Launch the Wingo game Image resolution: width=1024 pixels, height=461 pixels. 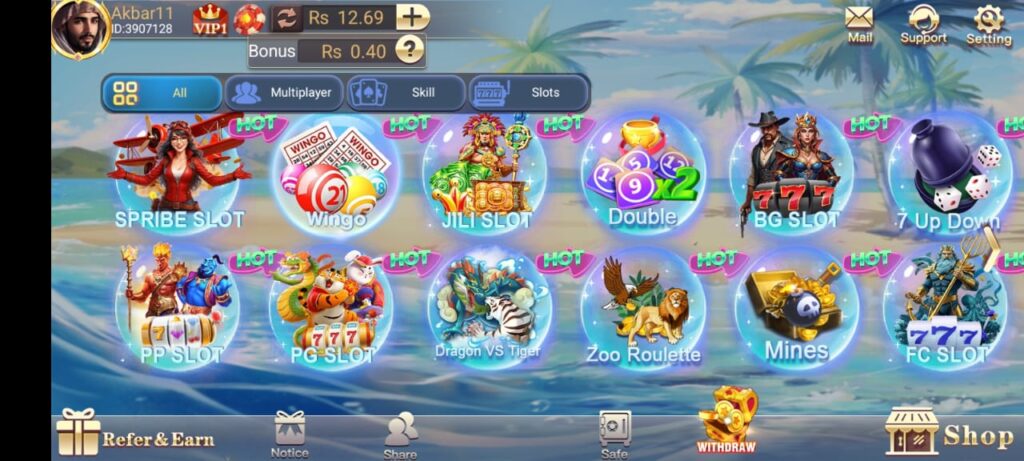tap(335, 176)
